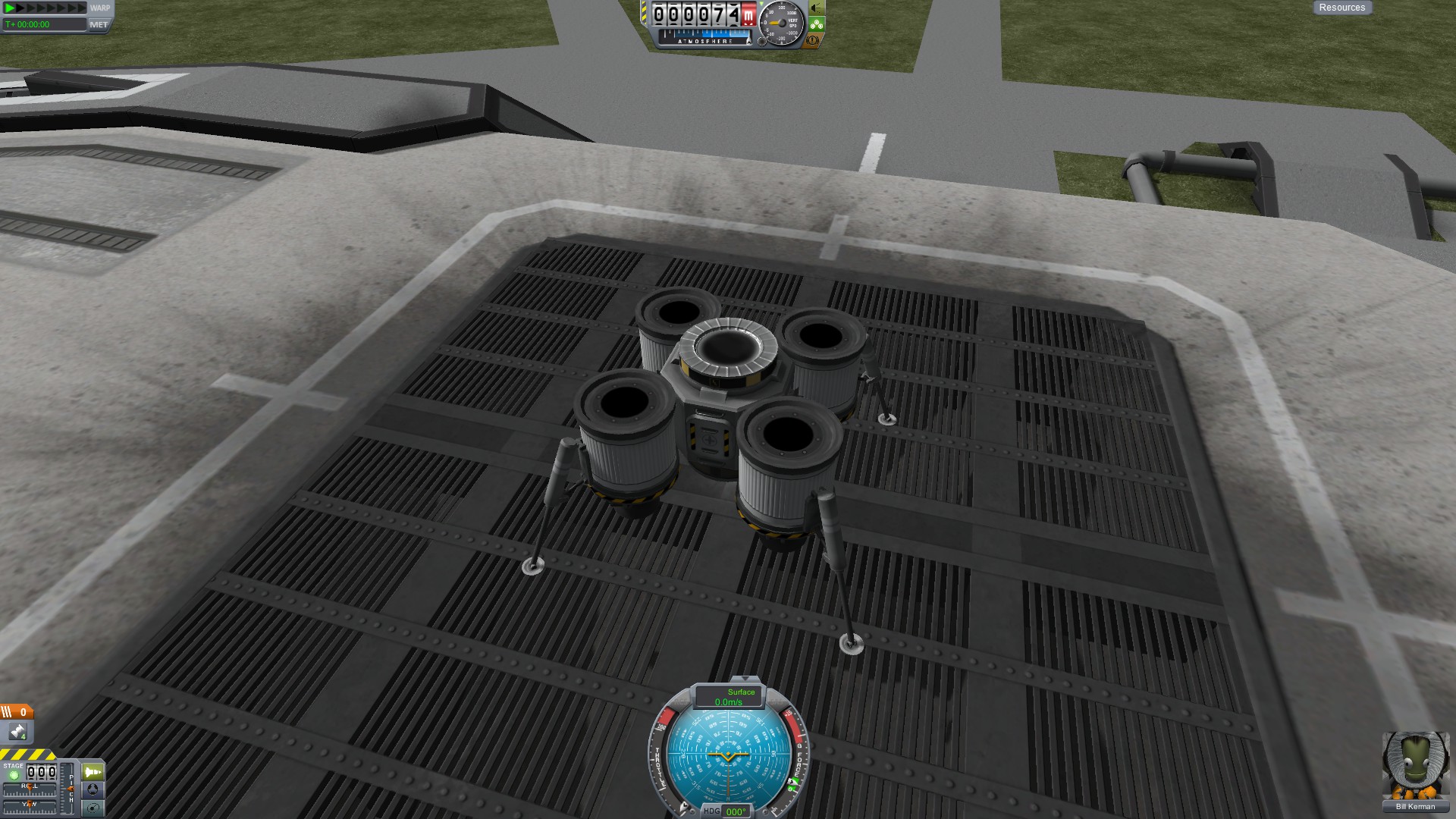Screen dimensions: 1456x819
Task: Toggle the lights button beside the altimeter
Action: [816, 8]
